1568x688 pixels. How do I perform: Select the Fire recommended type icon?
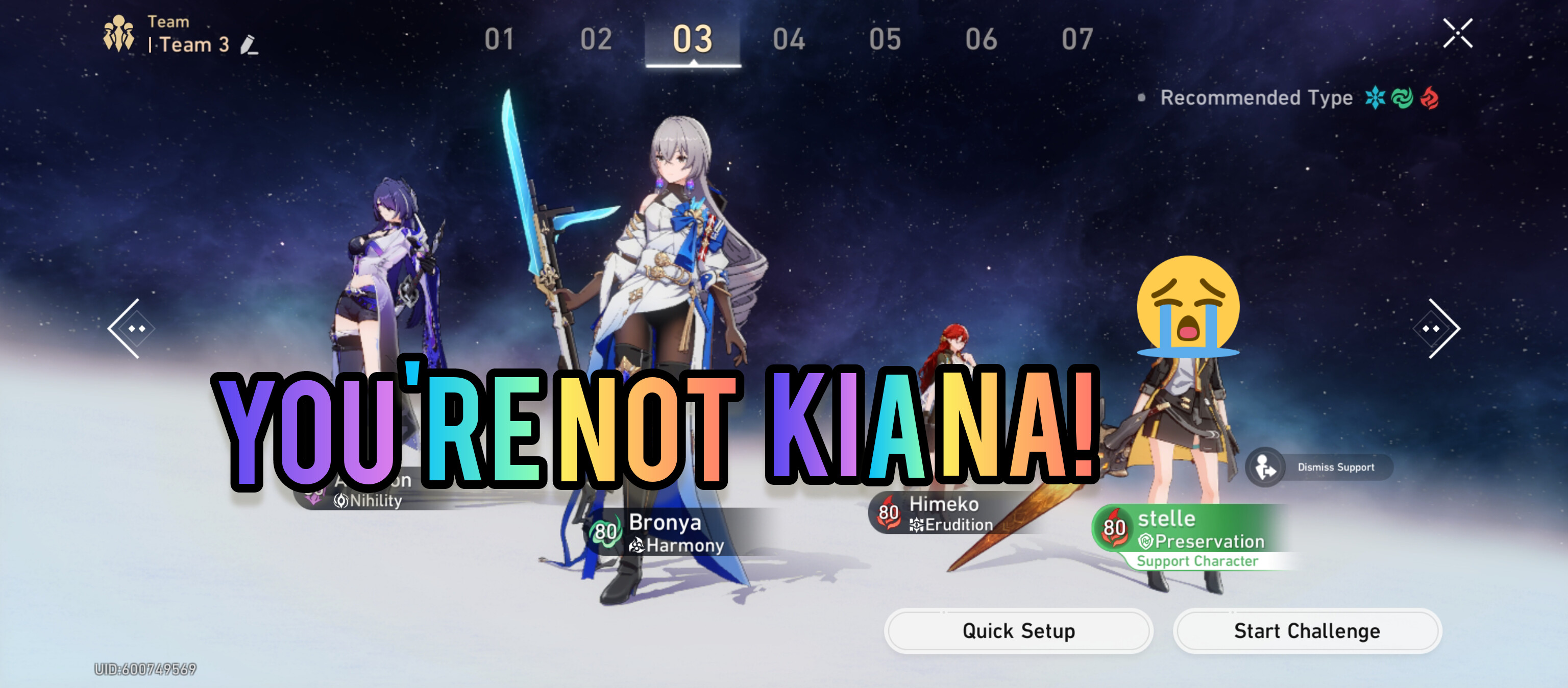[x=1429, y=98]
